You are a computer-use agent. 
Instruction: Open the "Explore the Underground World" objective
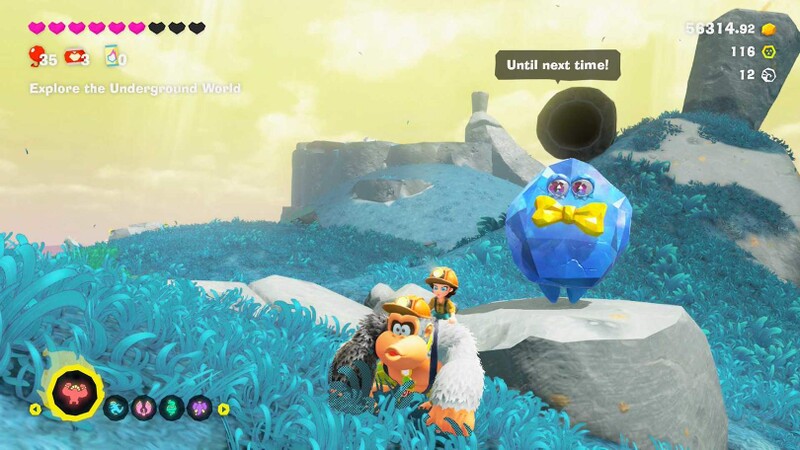click(134, 89)
